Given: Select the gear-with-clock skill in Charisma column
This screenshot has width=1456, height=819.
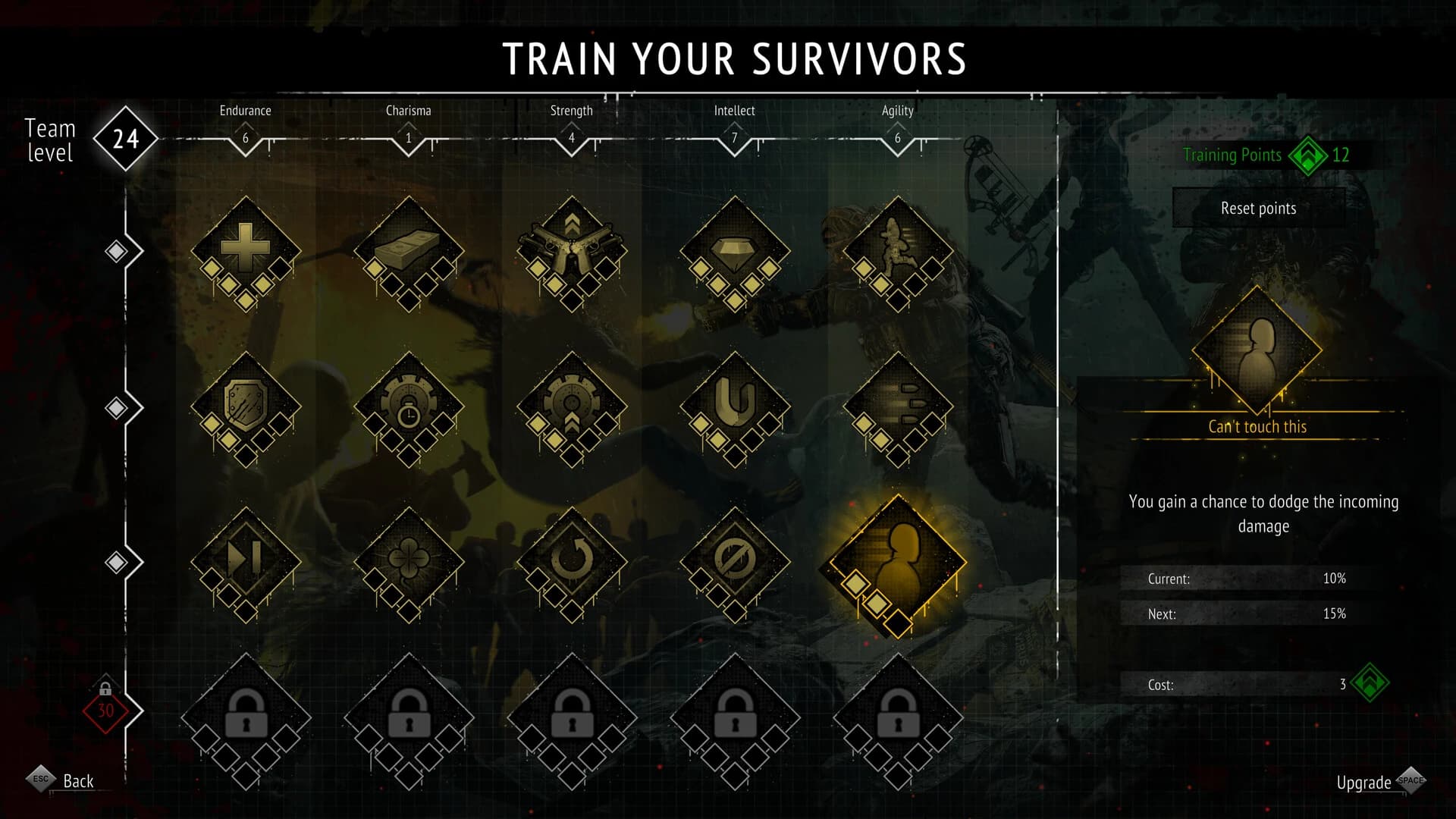Looking at the screenshot, I should tap(408, 406).
